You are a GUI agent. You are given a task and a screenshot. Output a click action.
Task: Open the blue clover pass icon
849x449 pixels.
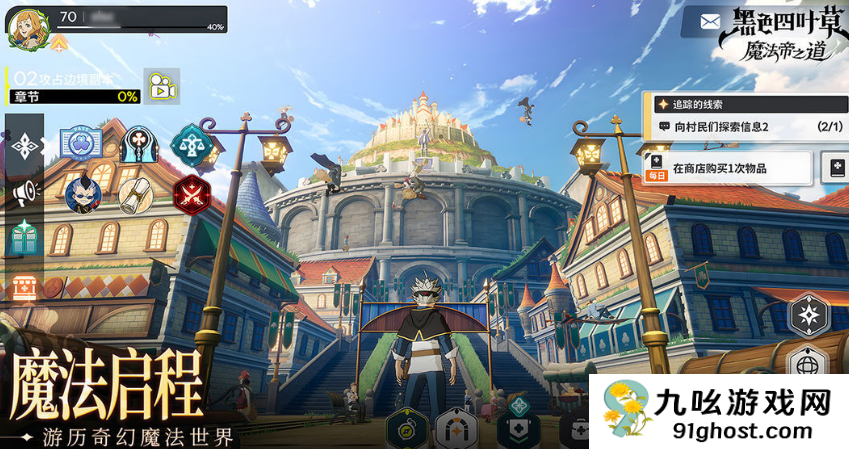tap(81, 145)
